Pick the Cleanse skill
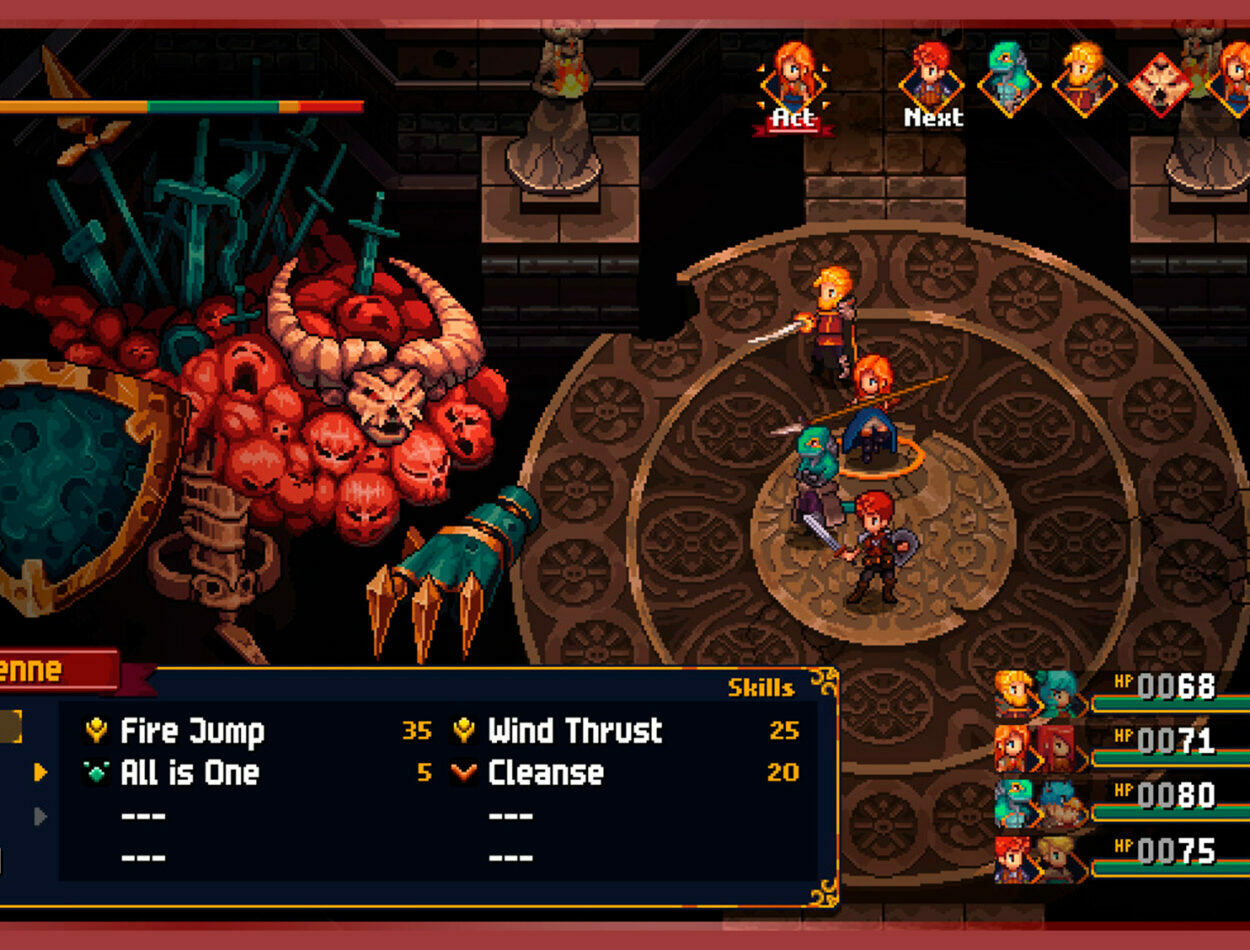The image size is (1250, 950). [545, 773]
